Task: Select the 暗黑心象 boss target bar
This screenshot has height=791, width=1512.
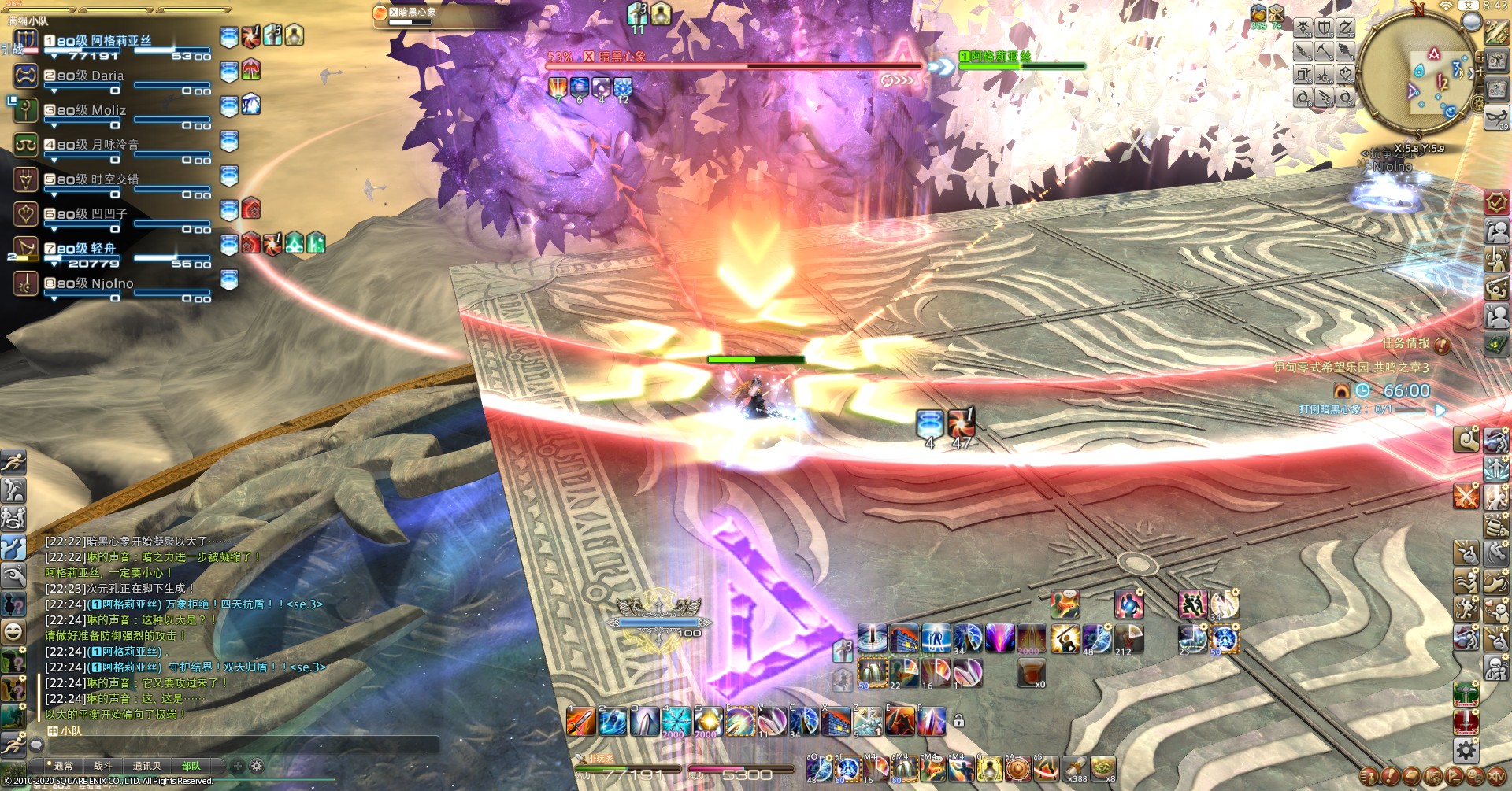Action: (x=732, y=63)
